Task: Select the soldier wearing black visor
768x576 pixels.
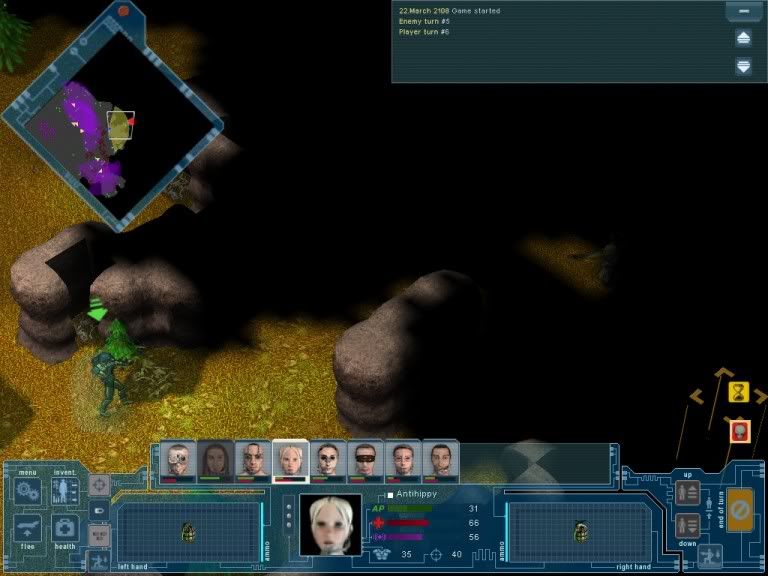Action: pyautogui.click(x=366, y=460)
